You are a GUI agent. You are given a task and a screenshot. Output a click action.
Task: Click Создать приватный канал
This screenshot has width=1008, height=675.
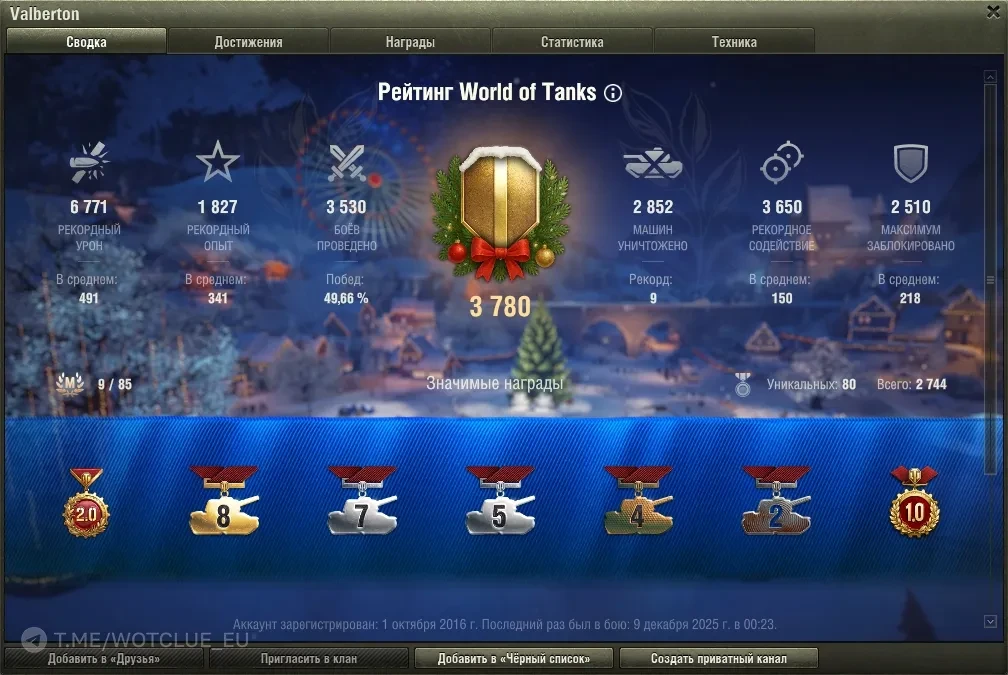(718, 659)
